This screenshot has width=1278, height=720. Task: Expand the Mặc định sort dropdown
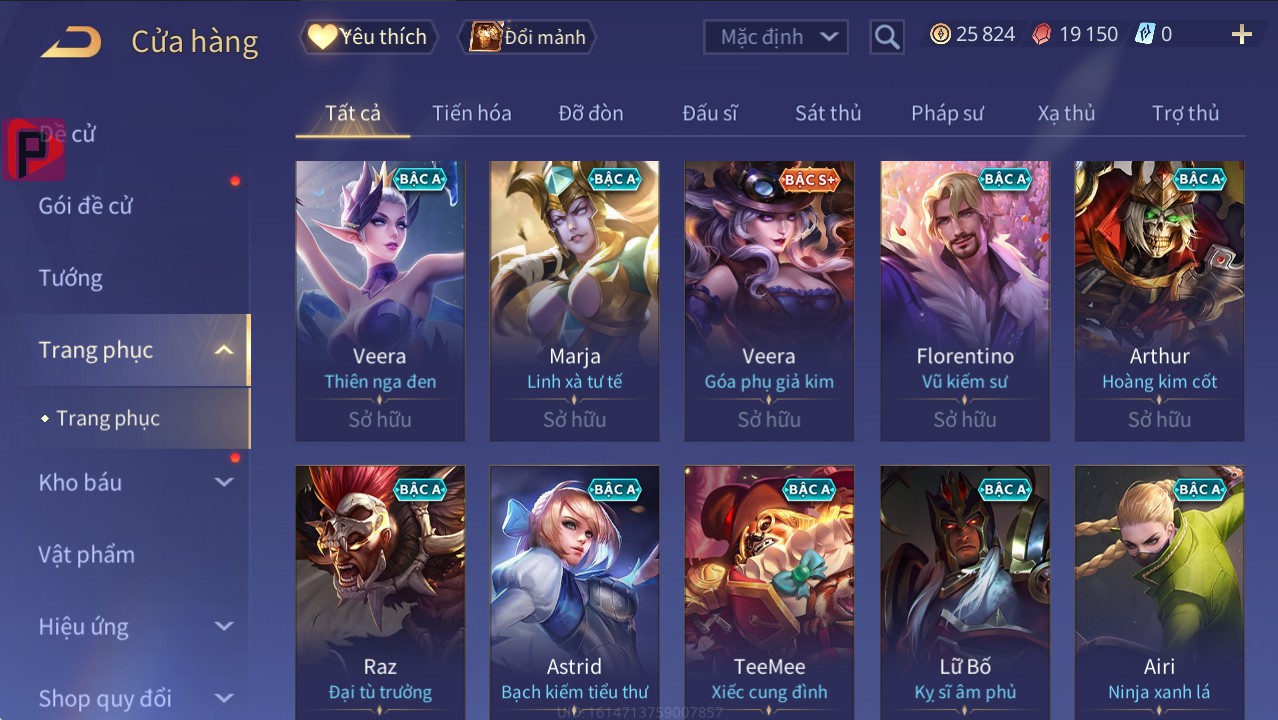776,37
